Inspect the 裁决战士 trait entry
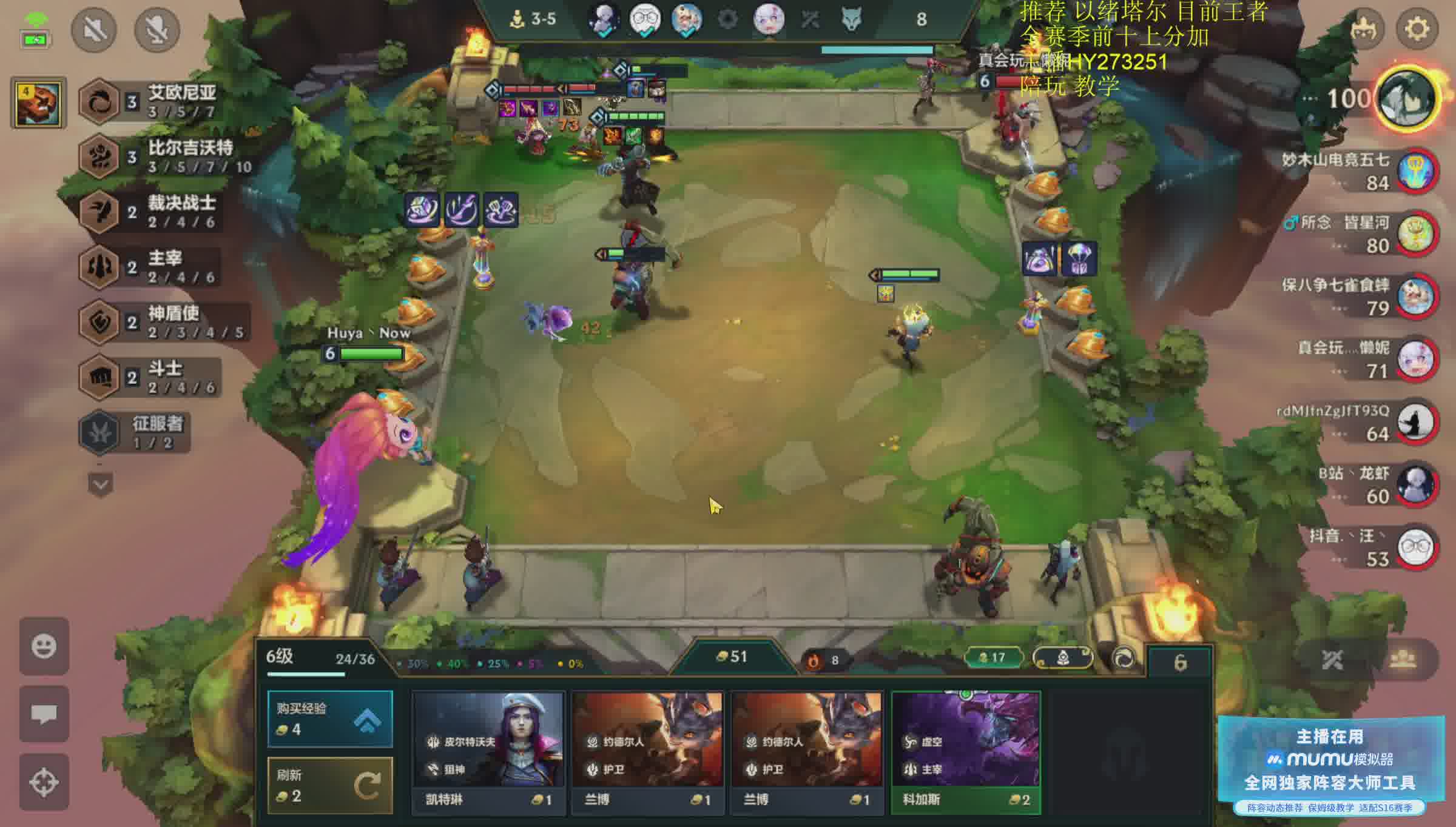The height and width of the screenshot is (827, 1456). [x=152, y=212]
